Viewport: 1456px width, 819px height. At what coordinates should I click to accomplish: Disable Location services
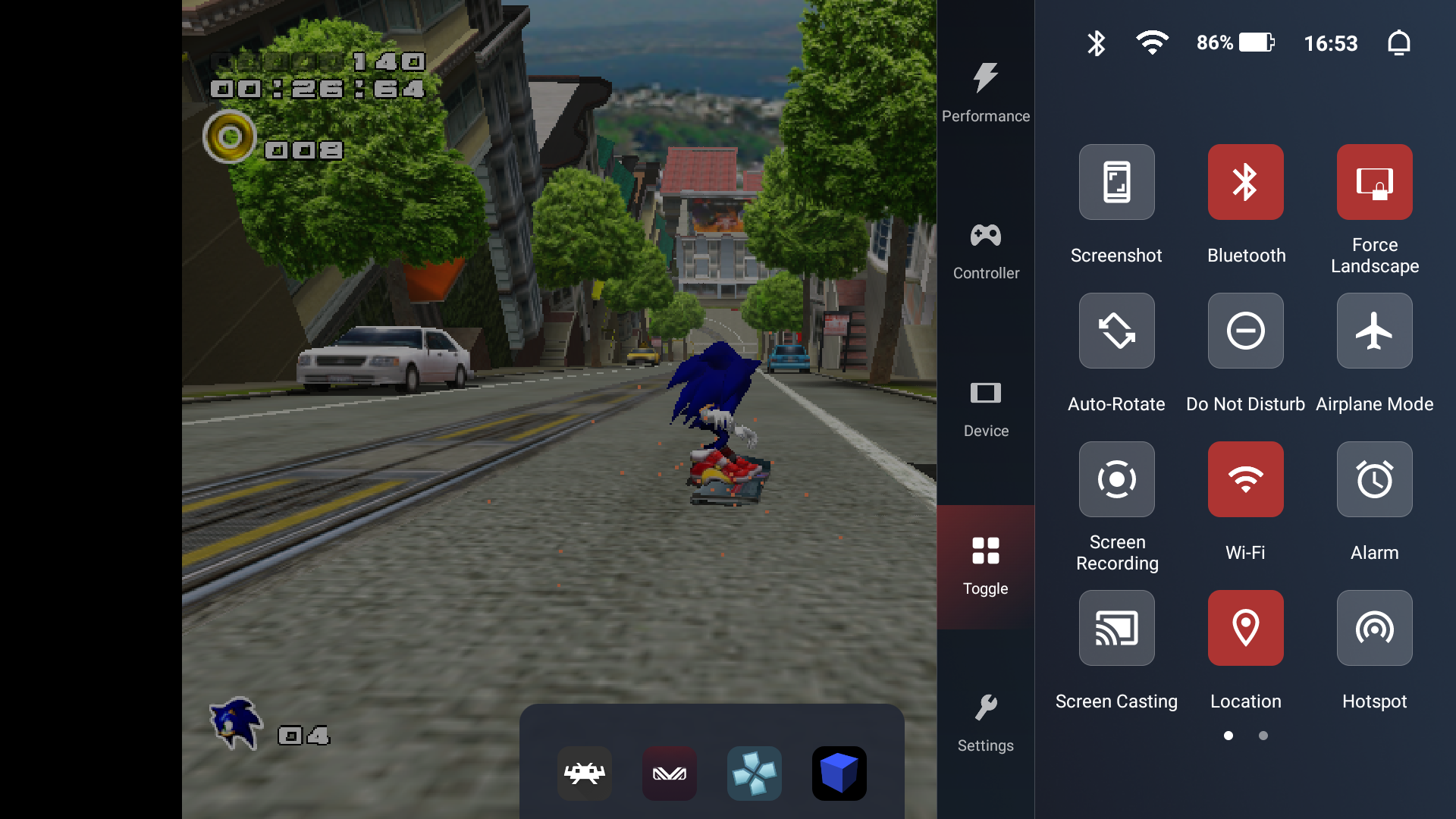pyautogui.click(x=1244, y=628)
